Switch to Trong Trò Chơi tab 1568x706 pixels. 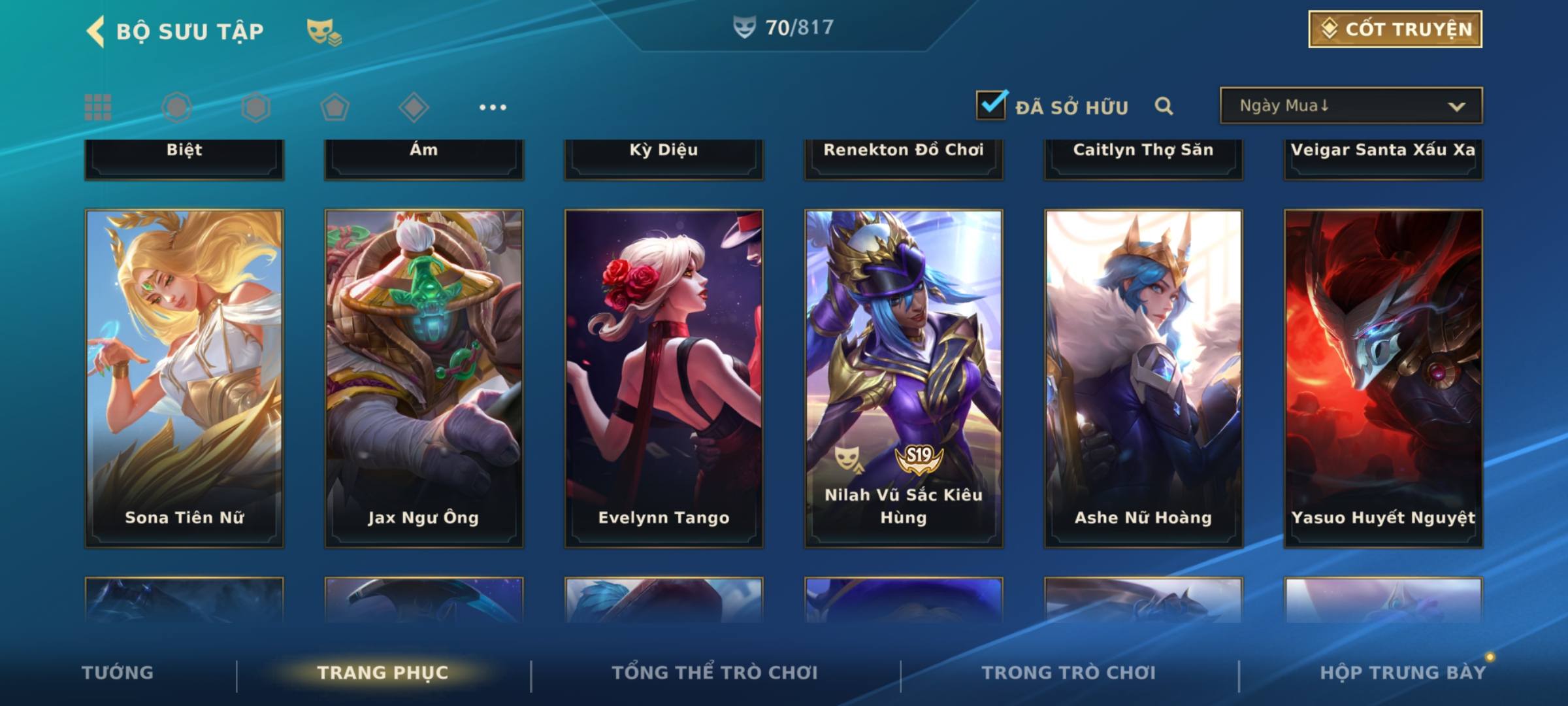point(1069,673)
